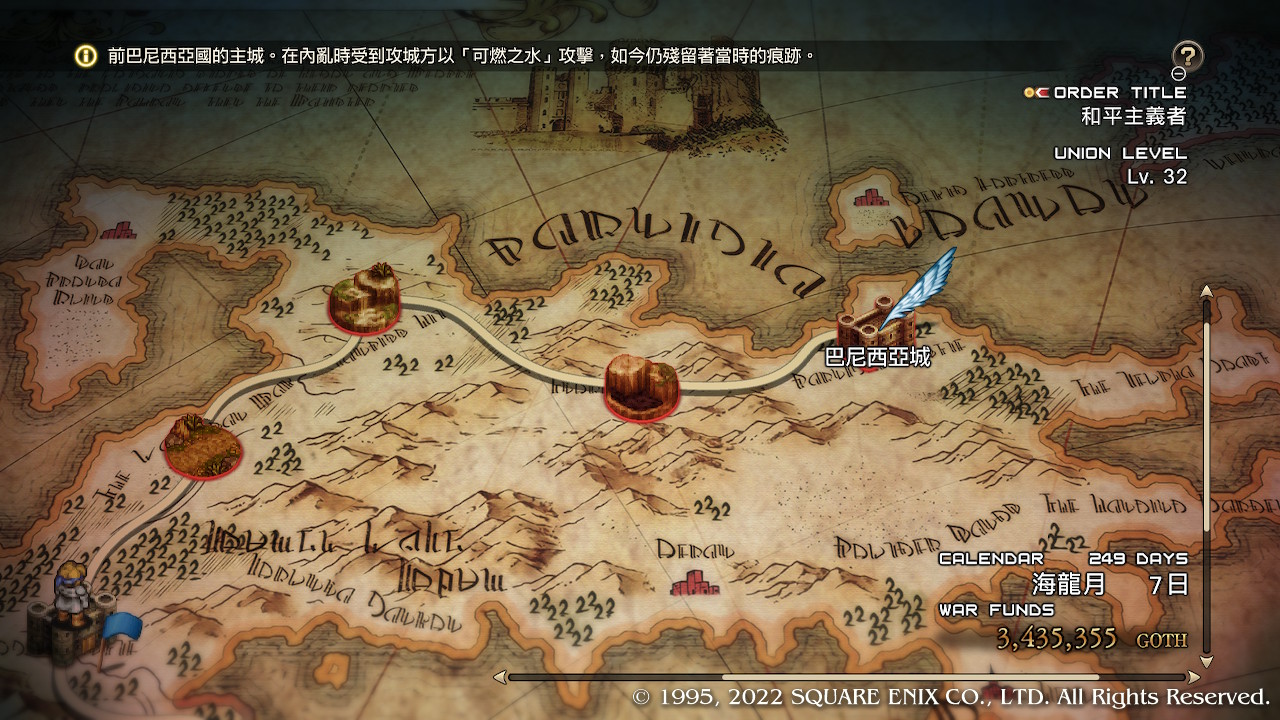
Task: Choose the rocky canyon map node
Action: click(642, 386)
